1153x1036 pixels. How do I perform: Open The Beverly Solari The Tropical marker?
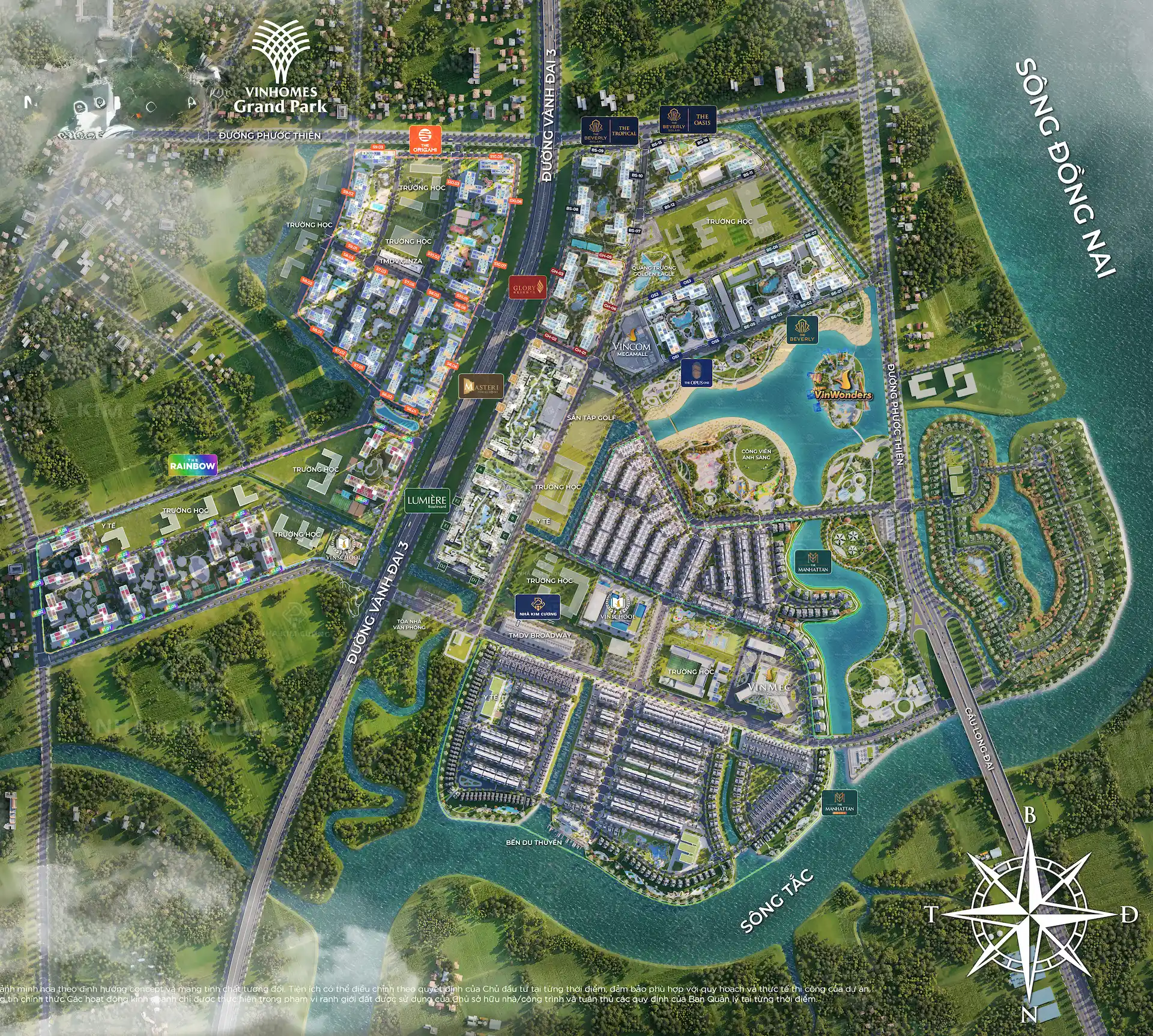[x=609, y=130]
